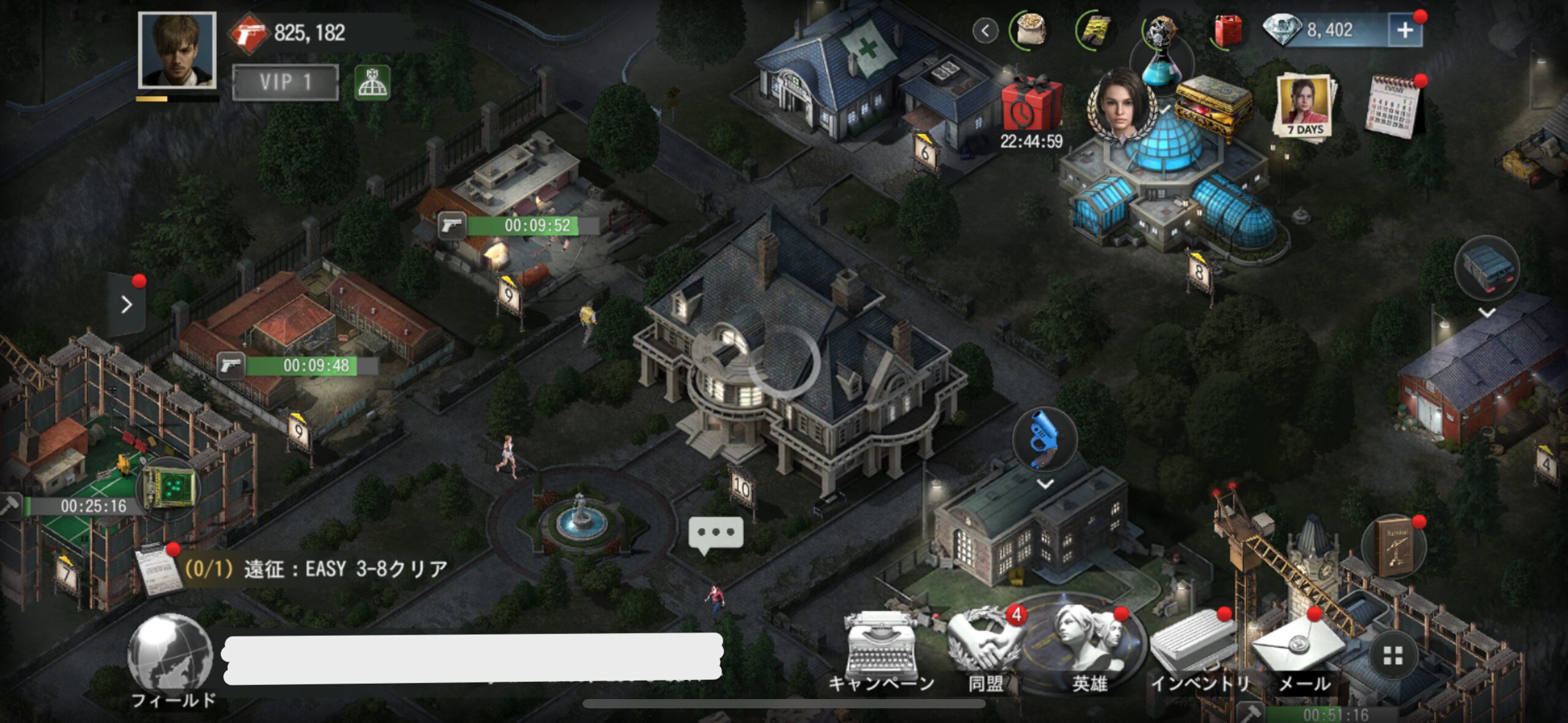Open the four-square grid menu button
The image size is (1568, 723).
click(x=1393, y=656)
